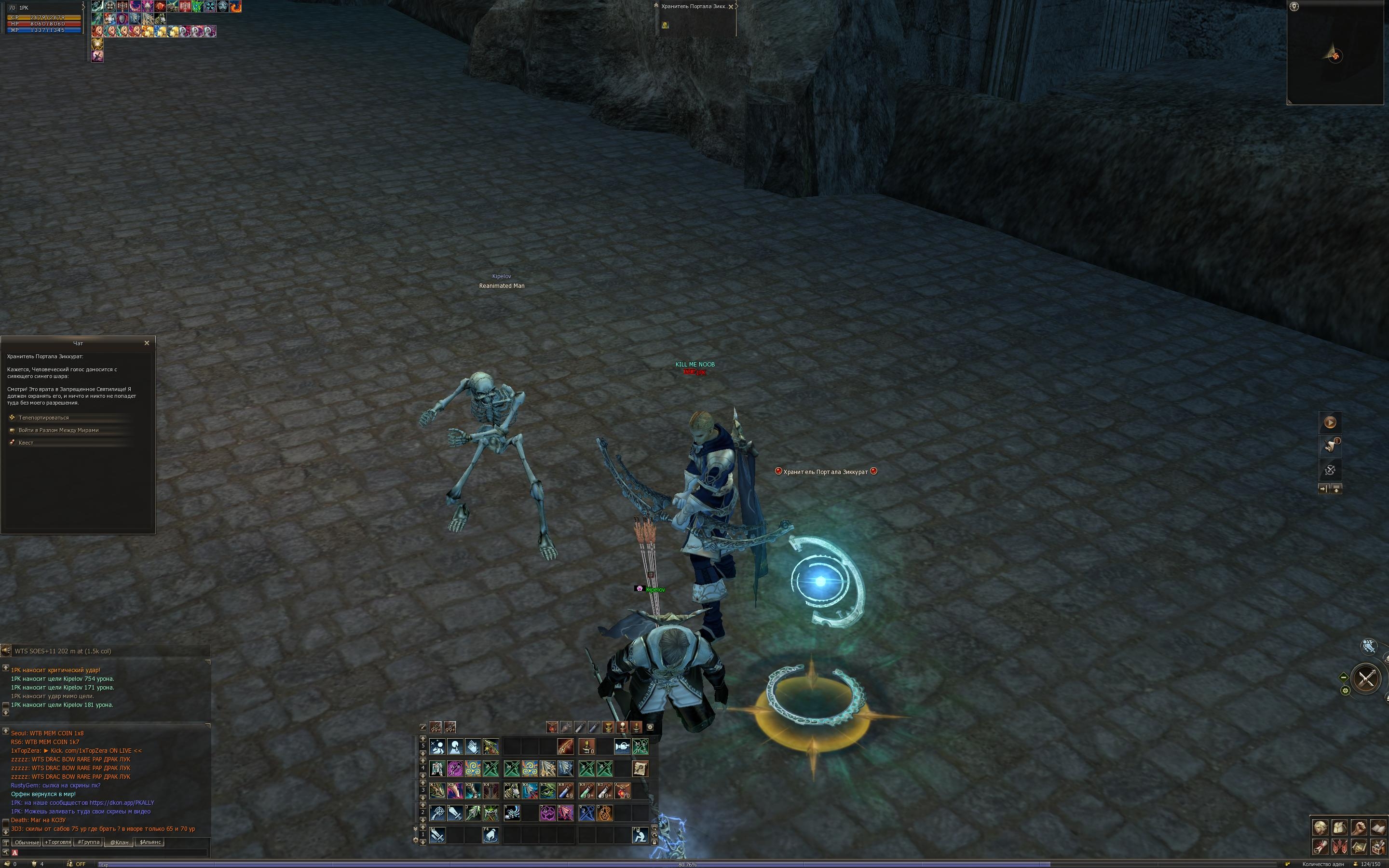This screenshot has height=868, width=1389.
Task: Close the Чат NPC dialogue window
Action: point(146,343)
